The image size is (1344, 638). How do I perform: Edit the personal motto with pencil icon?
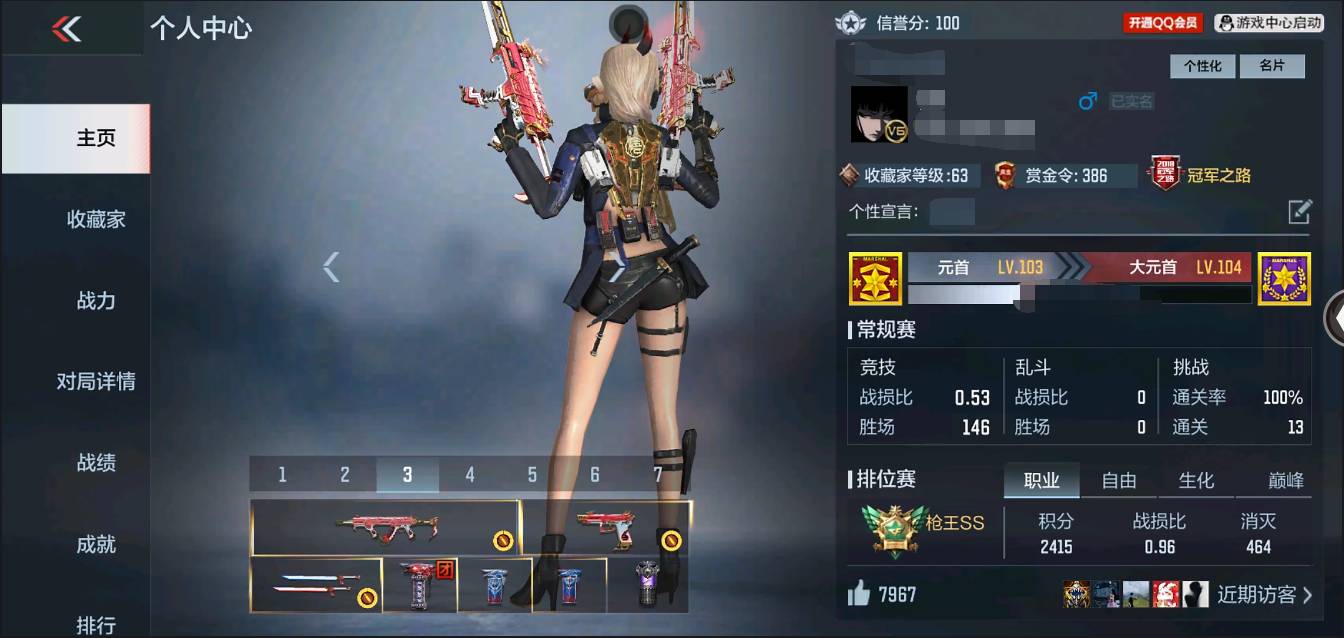click(x=1299, y=211)
